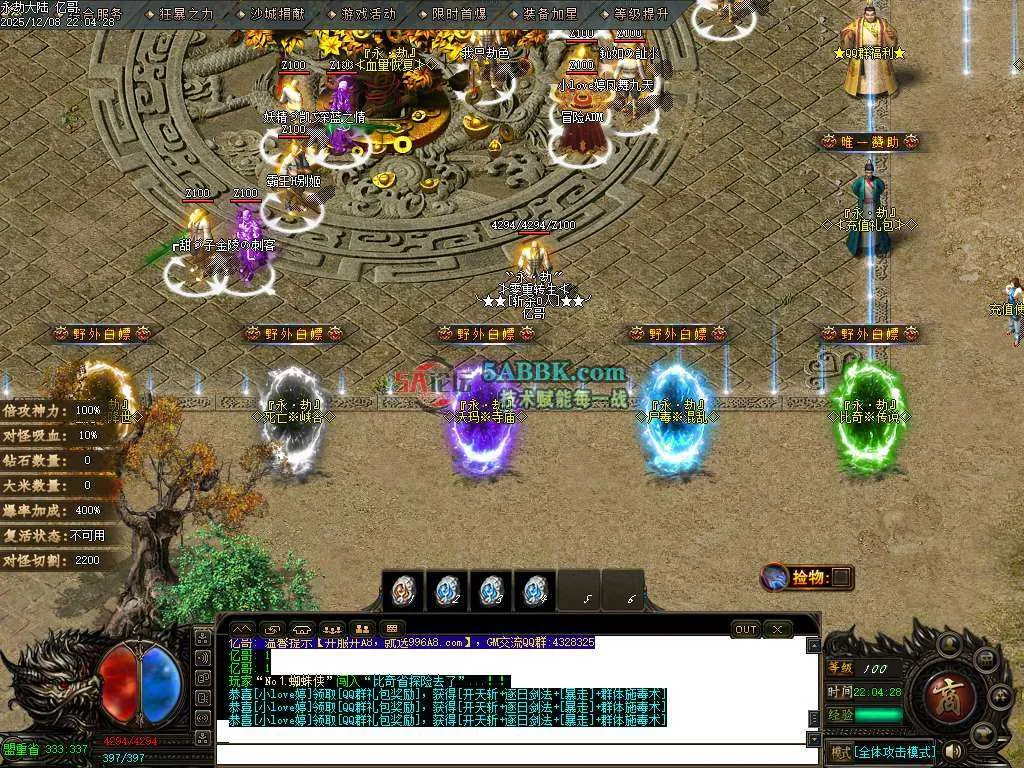Close the chat panel with the X button

[777, 629]
